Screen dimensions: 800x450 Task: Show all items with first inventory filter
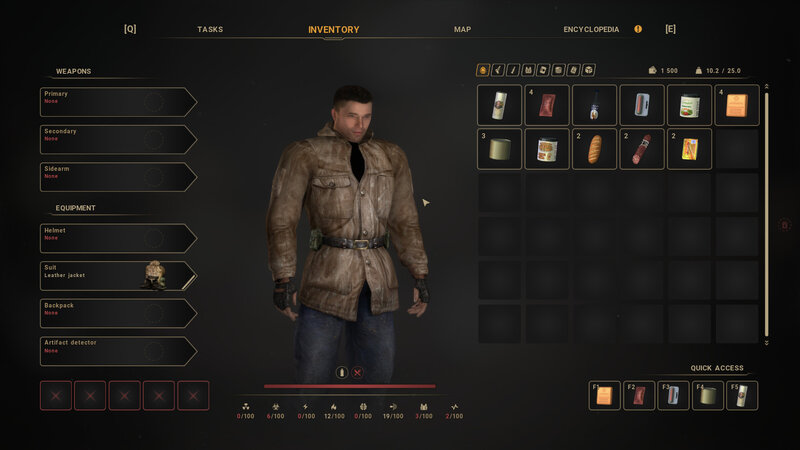click(483, 70)
